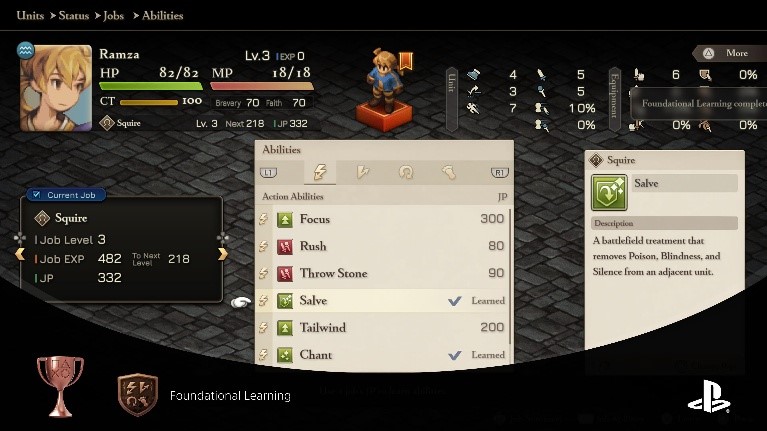
Task: Select Throw Stone in the ability list
Action: click(x=380, y=273)
